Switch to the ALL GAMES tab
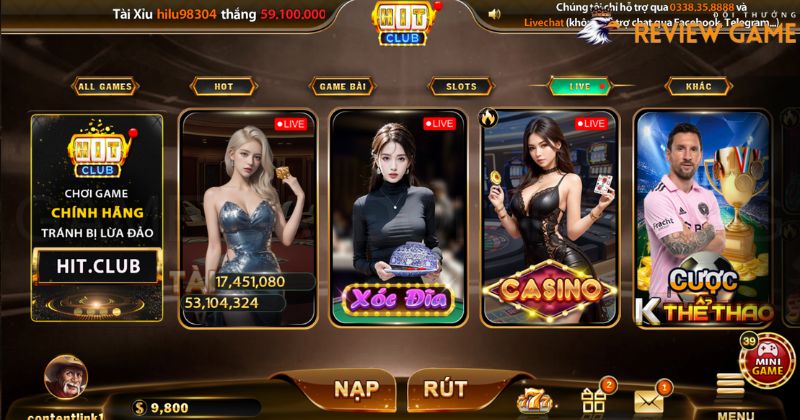Viewport: 800px width, 420px height. coord(104,87)
